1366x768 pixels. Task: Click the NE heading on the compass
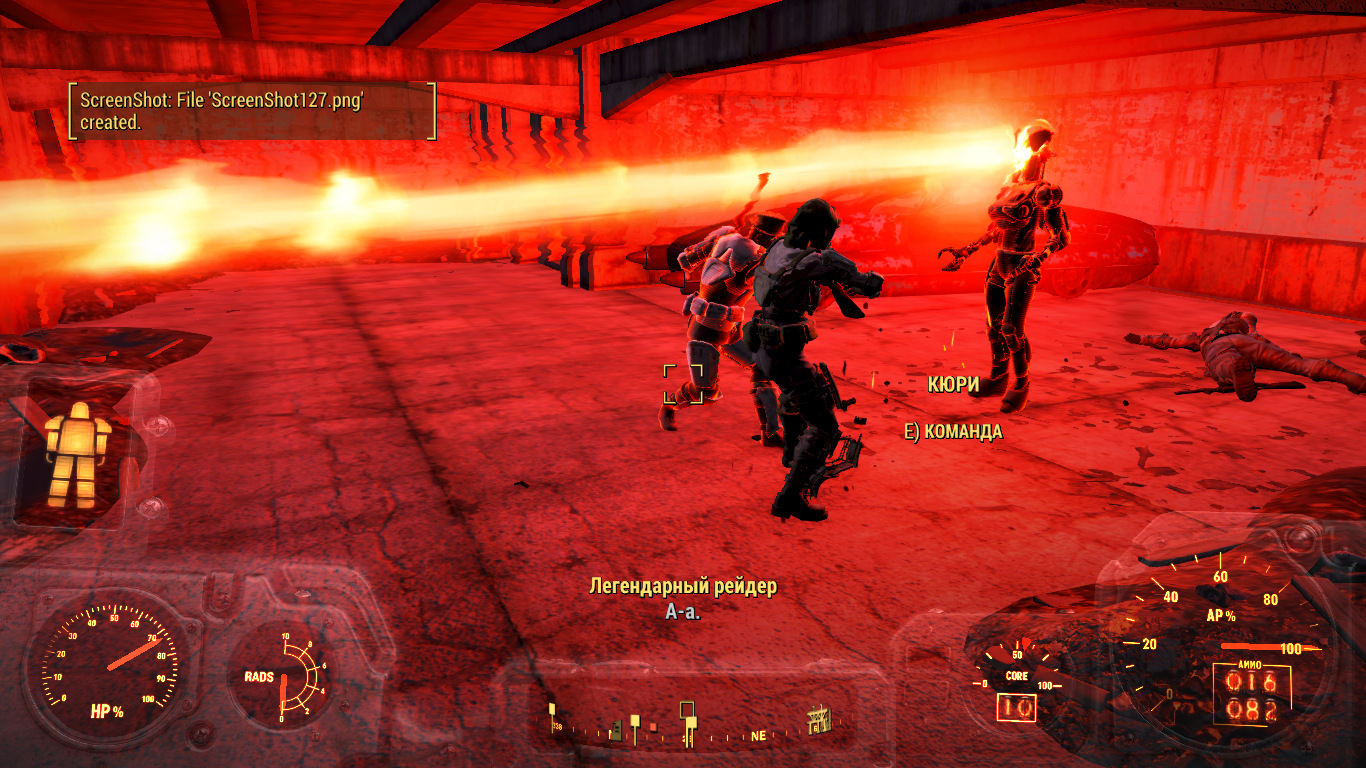758,735
